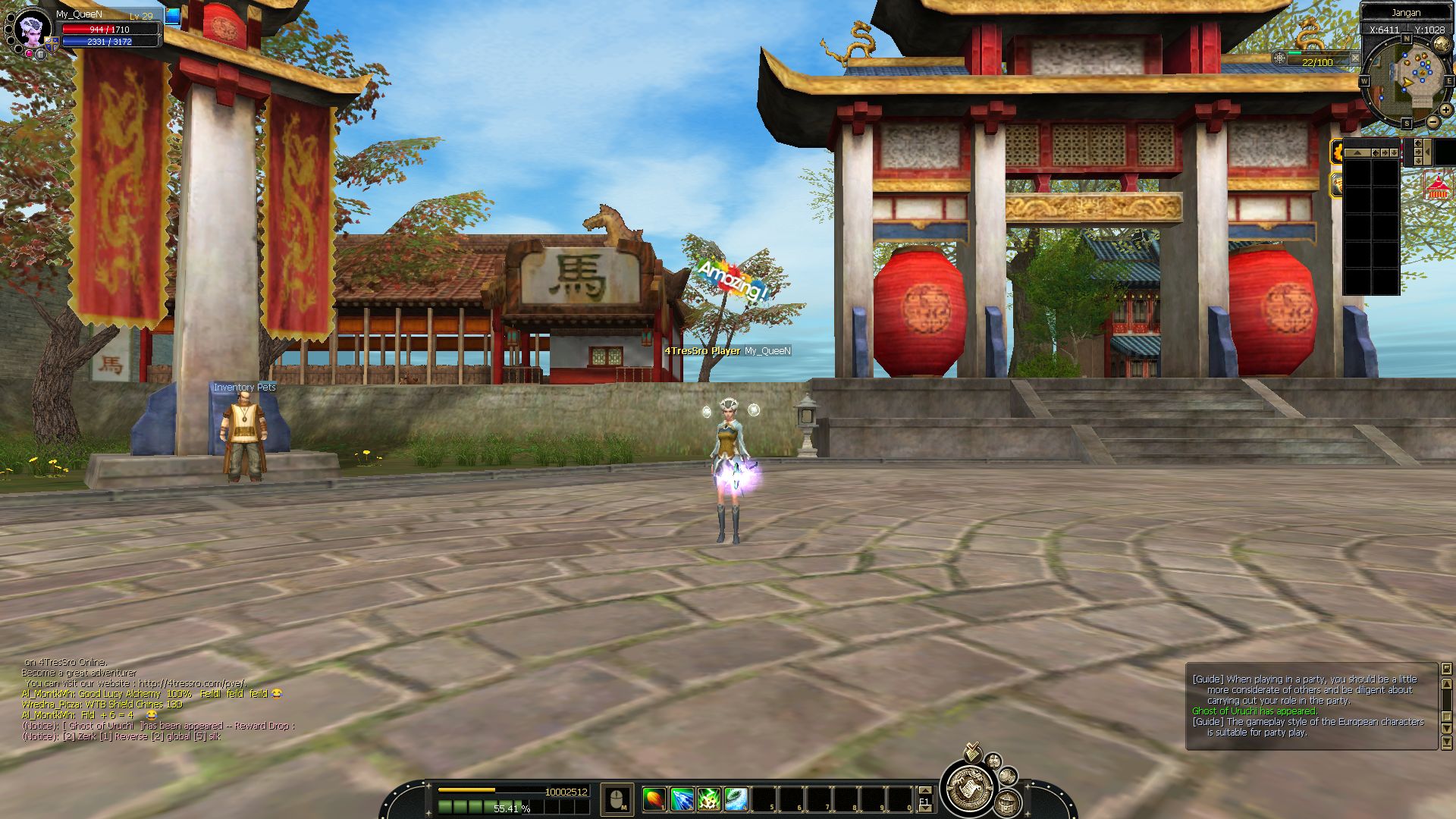Switch hotbar page up with arrow
The image size is (1456, 819).
924,790
